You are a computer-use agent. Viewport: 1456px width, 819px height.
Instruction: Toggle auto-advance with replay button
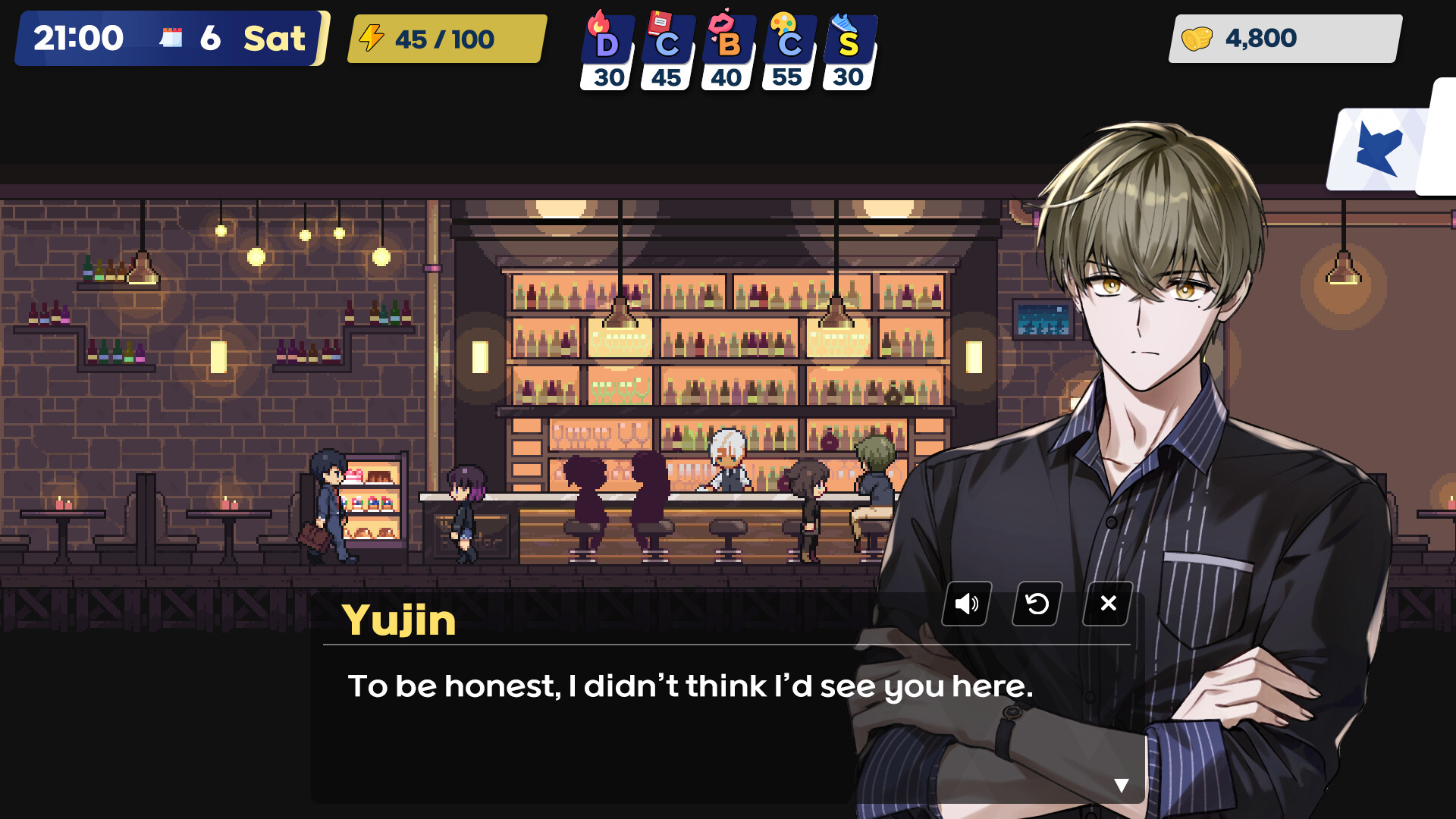(1036, 603)
